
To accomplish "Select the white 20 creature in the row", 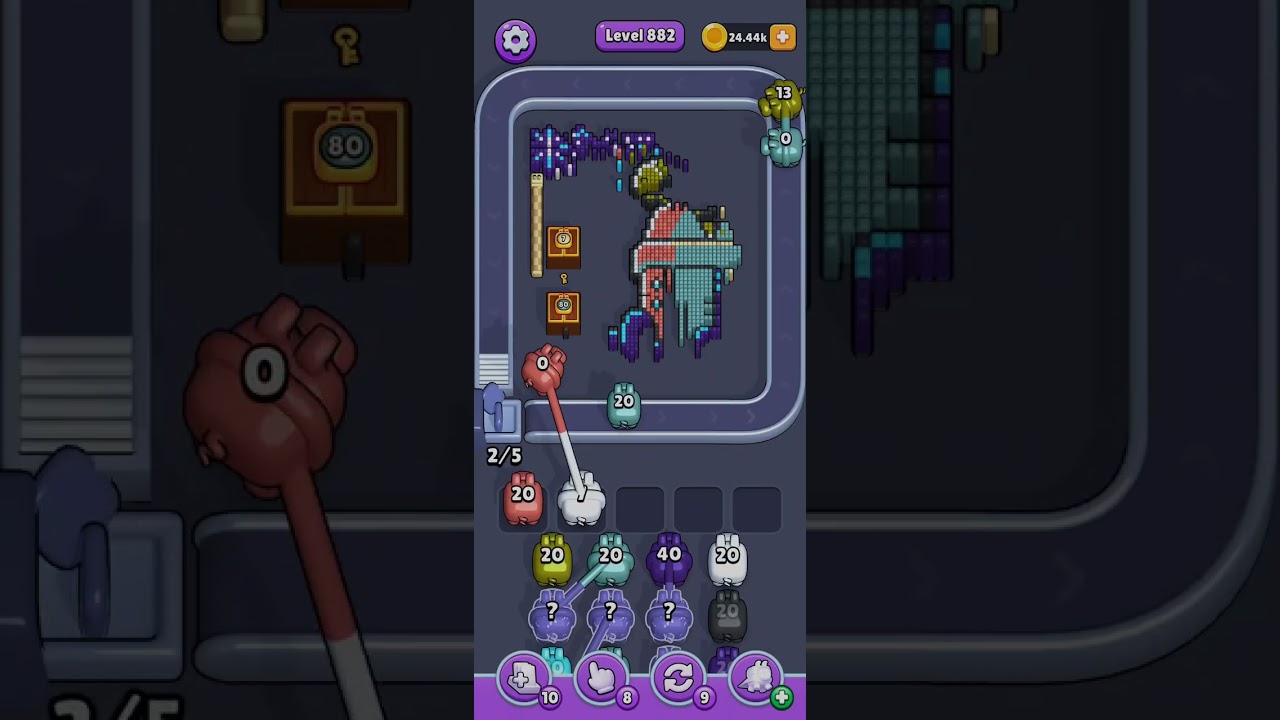I will 729,557.
